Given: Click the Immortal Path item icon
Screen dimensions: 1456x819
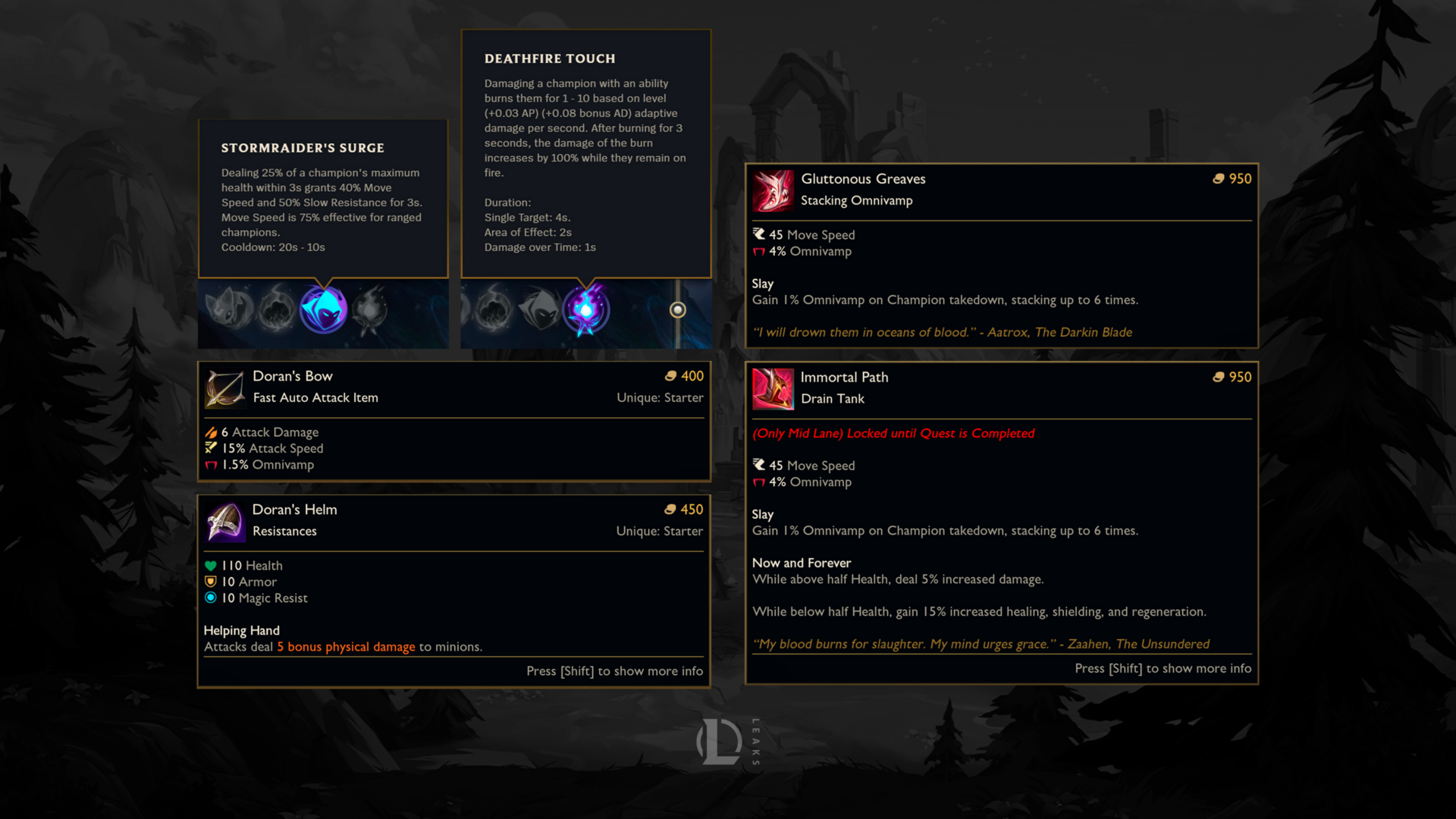Looking at the screenshot, I should tap(773, 389).
